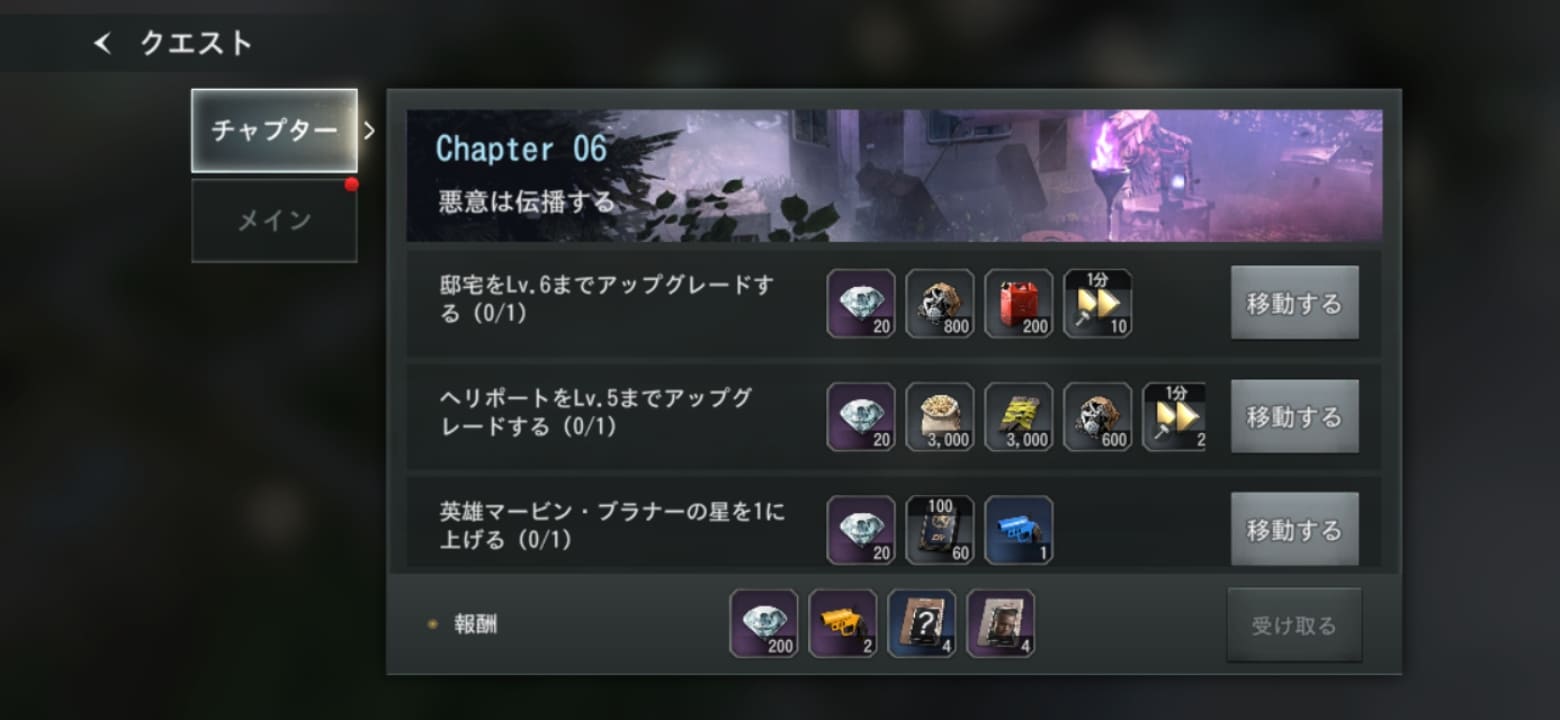1560x720 pixels.
Task: Tap the yellow flare gun chapter reward
Action: click(x=843, y=622)
